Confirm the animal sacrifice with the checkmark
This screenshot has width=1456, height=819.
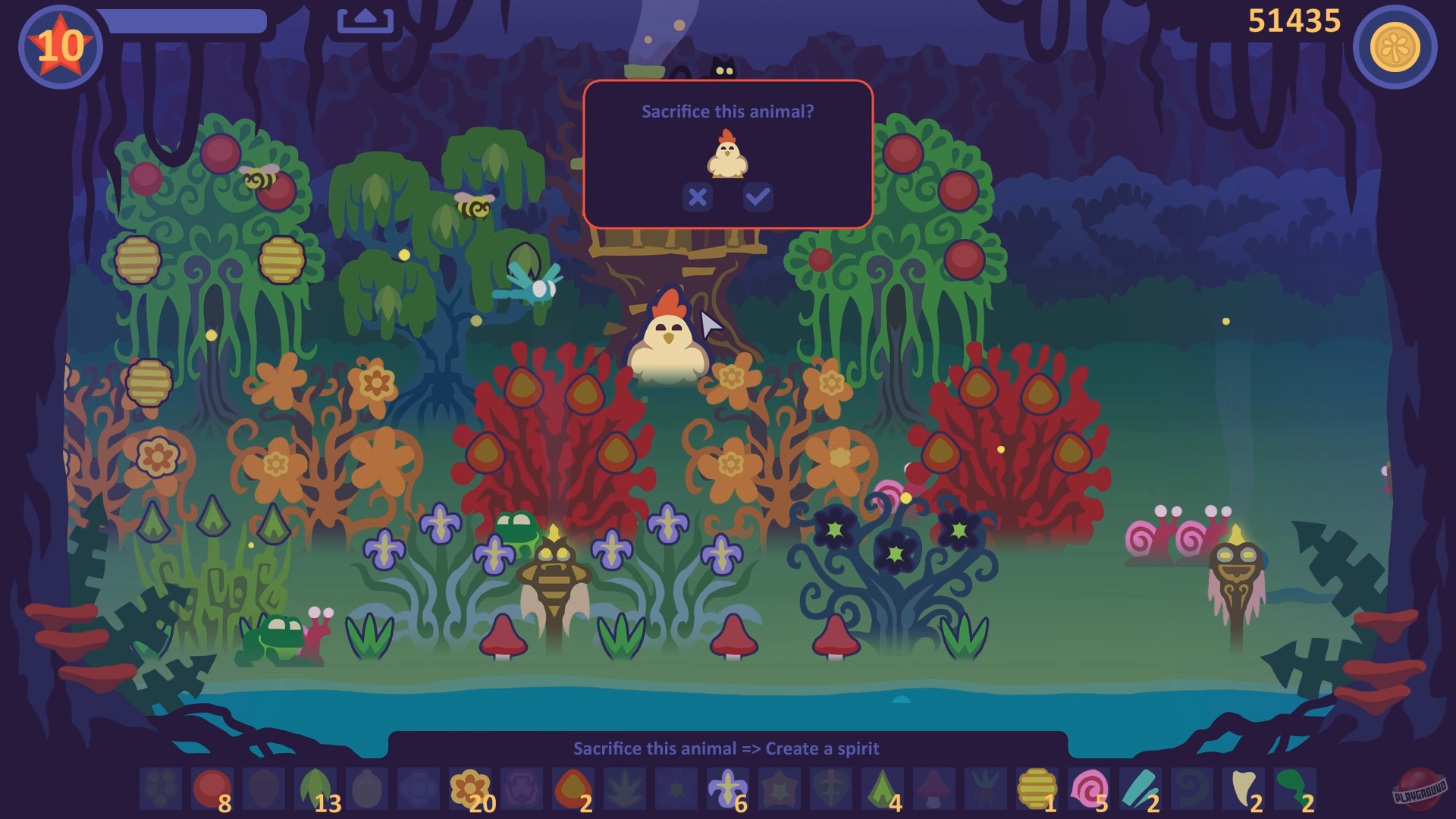757,198
